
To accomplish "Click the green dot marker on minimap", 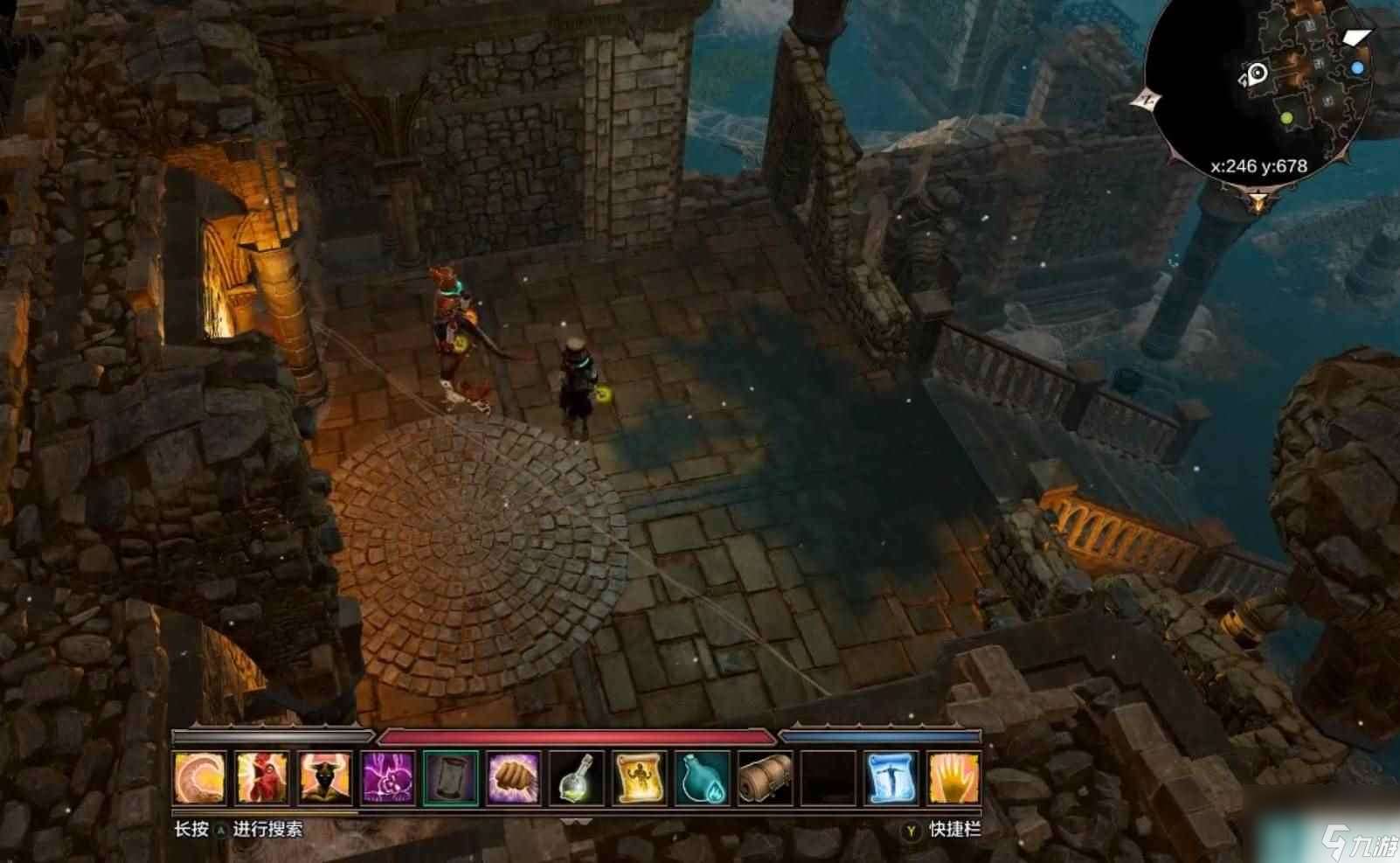I will coord(1286,117).
